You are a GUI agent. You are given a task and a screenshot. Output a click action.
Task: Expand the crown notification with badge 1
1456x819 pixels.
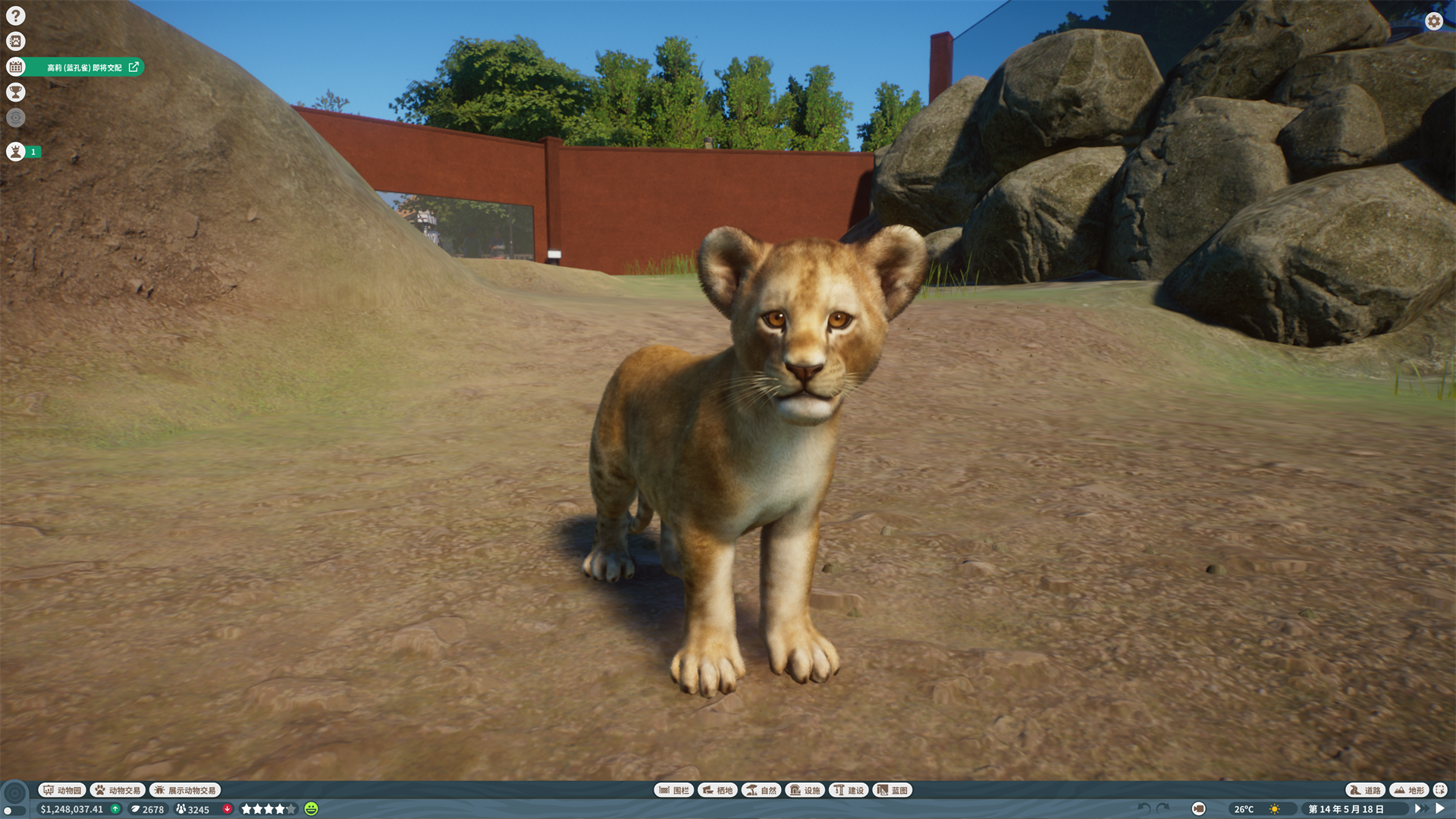click(x=15, y=152)
